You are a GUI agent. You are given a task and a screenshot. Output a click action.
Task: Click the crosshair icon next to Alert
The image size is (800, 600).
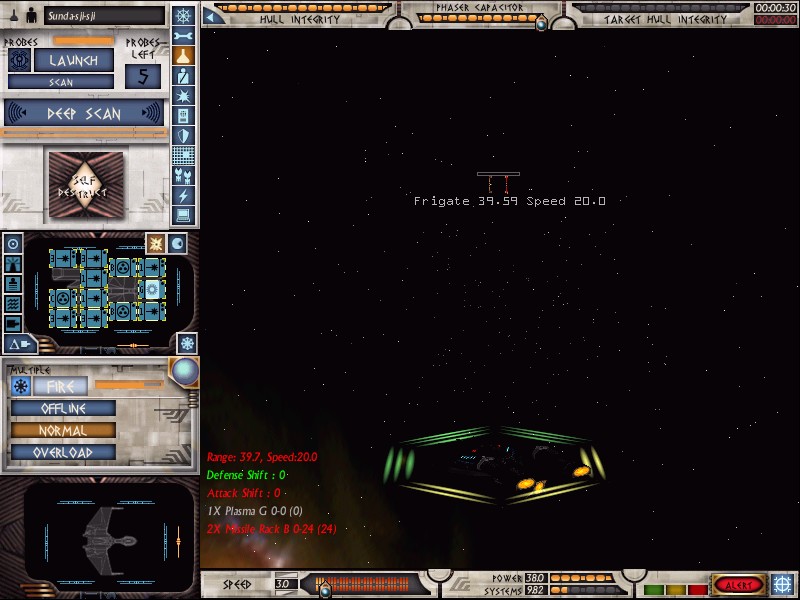[x=783, y=584]
